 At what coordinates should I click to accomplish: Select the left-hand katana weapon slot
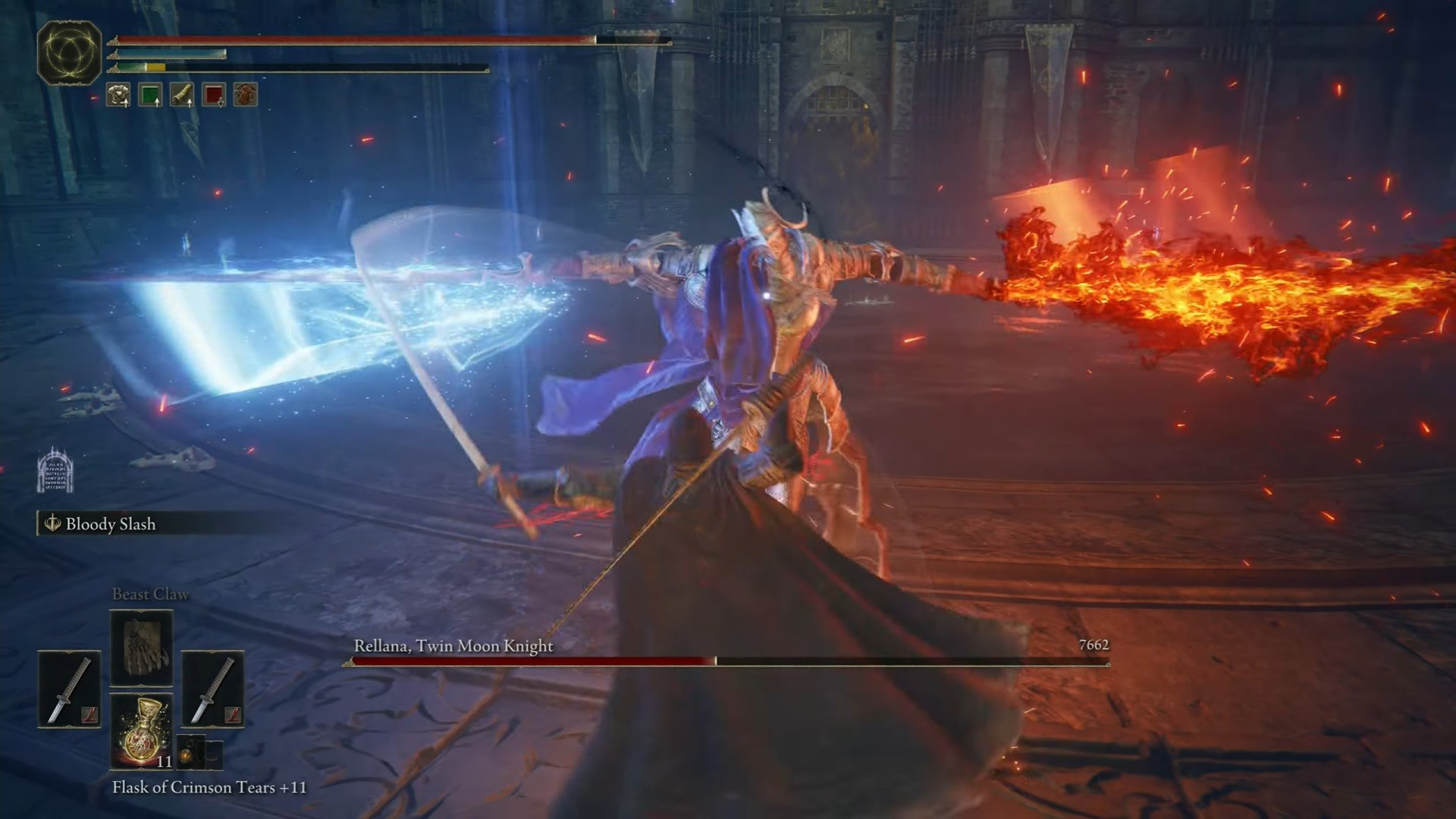click(x=69, y=689)
